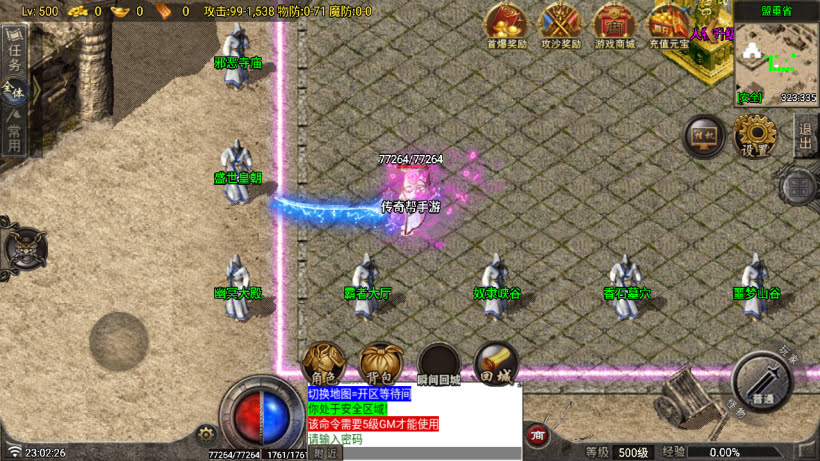Toggle the 全体 target mode button
This screenshot has width=820, height=461.
[x=14, y=92]
